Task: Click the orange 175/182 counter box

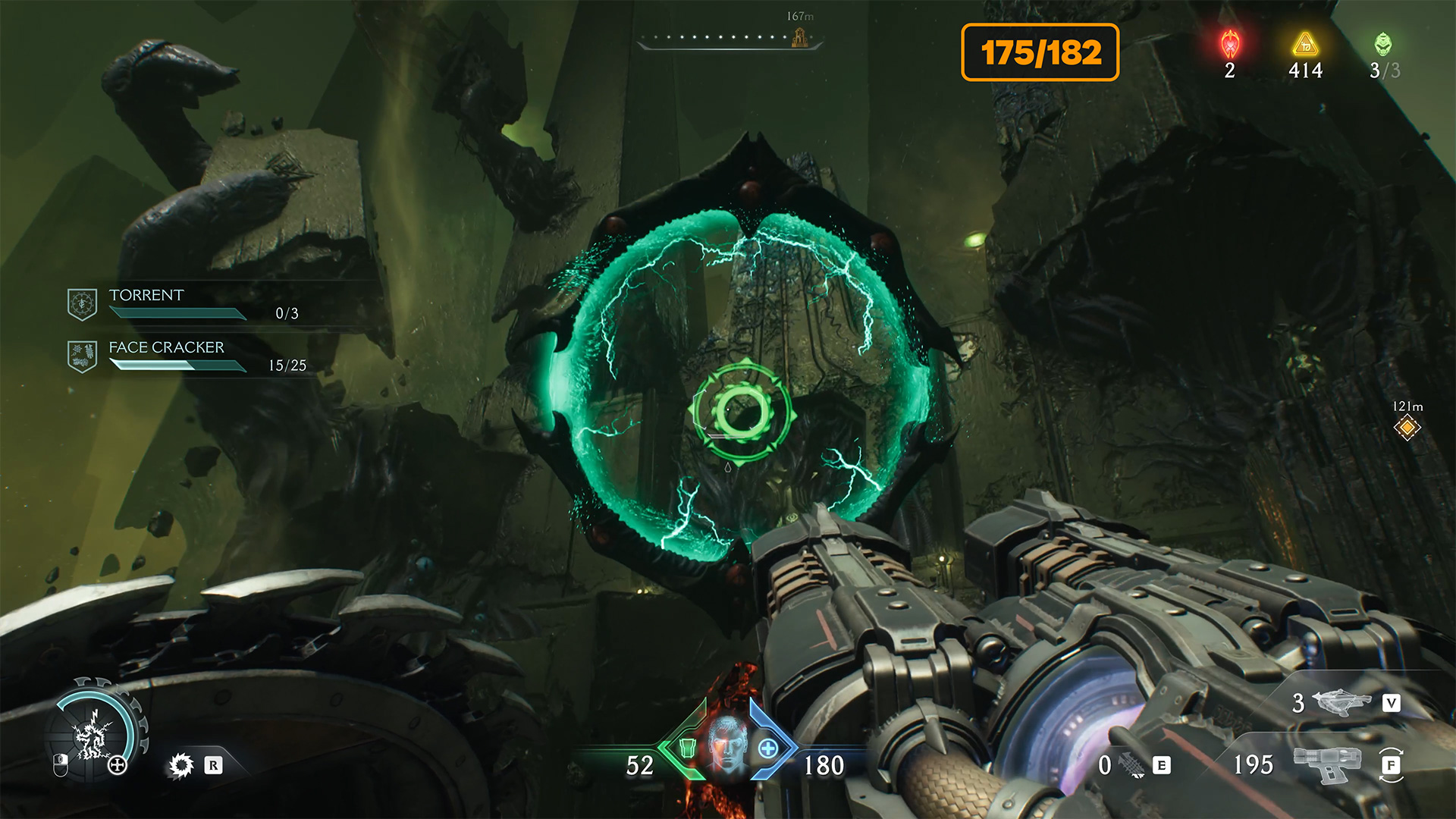Action: (1040, 52)
